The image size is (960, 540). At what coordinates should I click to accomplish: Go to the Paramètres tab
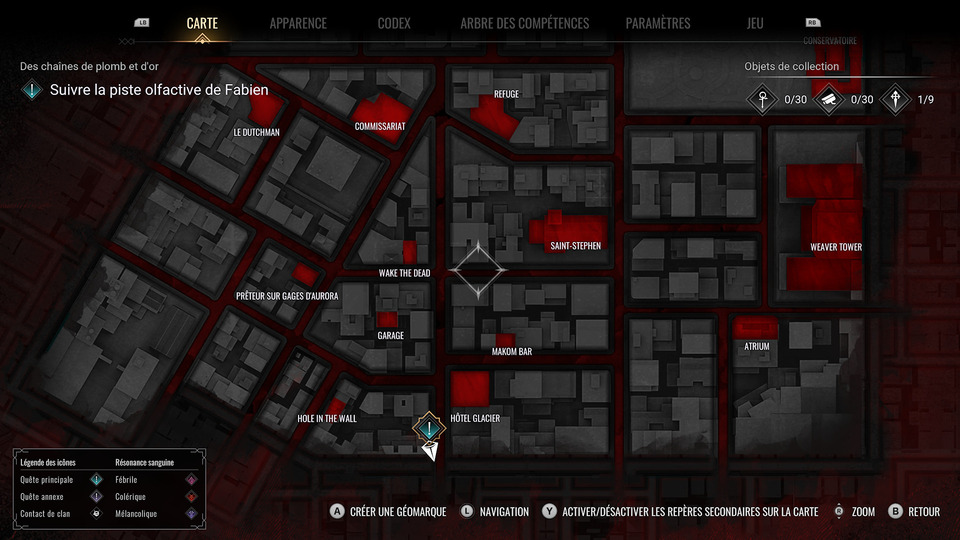(657, 23)
